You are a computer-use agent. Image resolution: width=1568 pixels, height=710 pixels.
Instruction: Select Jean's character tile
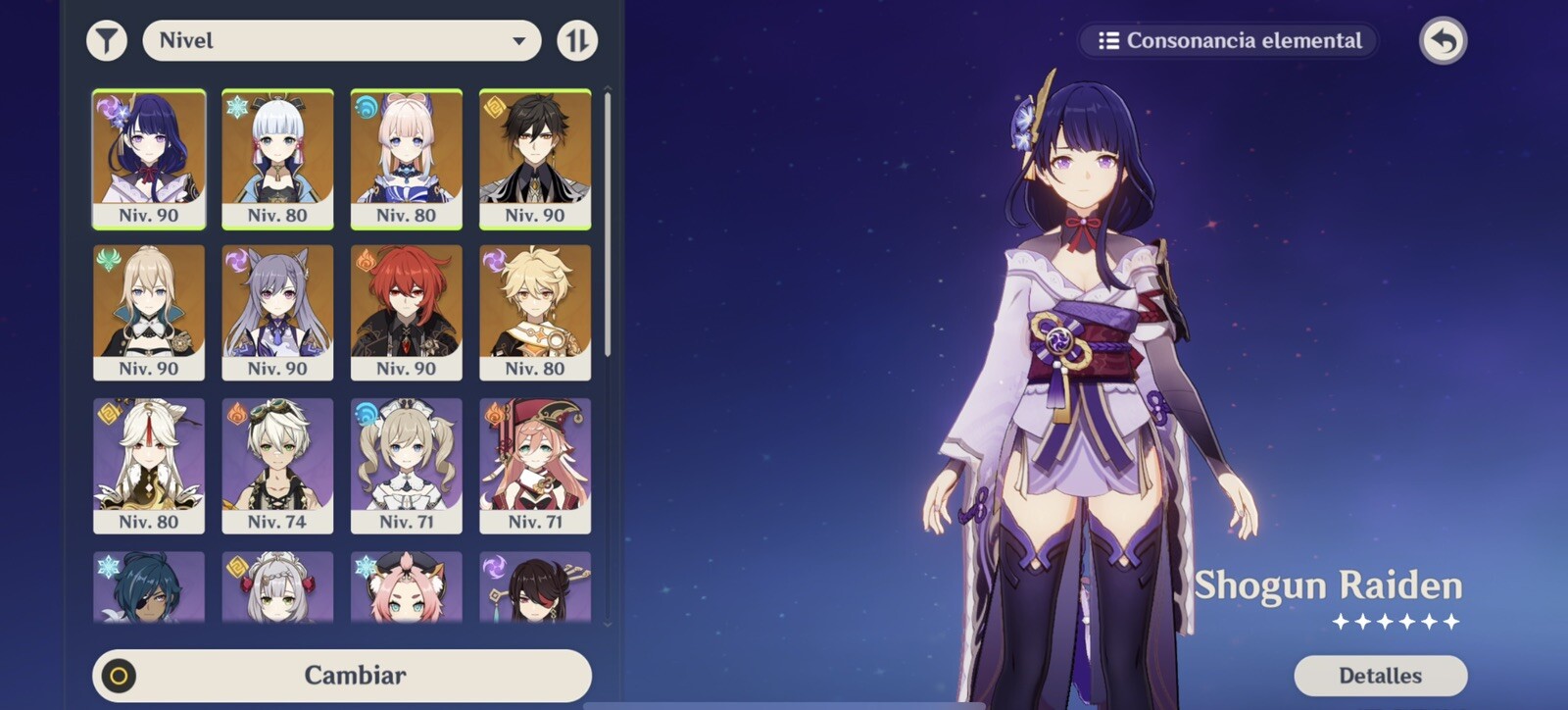[149, 312]
